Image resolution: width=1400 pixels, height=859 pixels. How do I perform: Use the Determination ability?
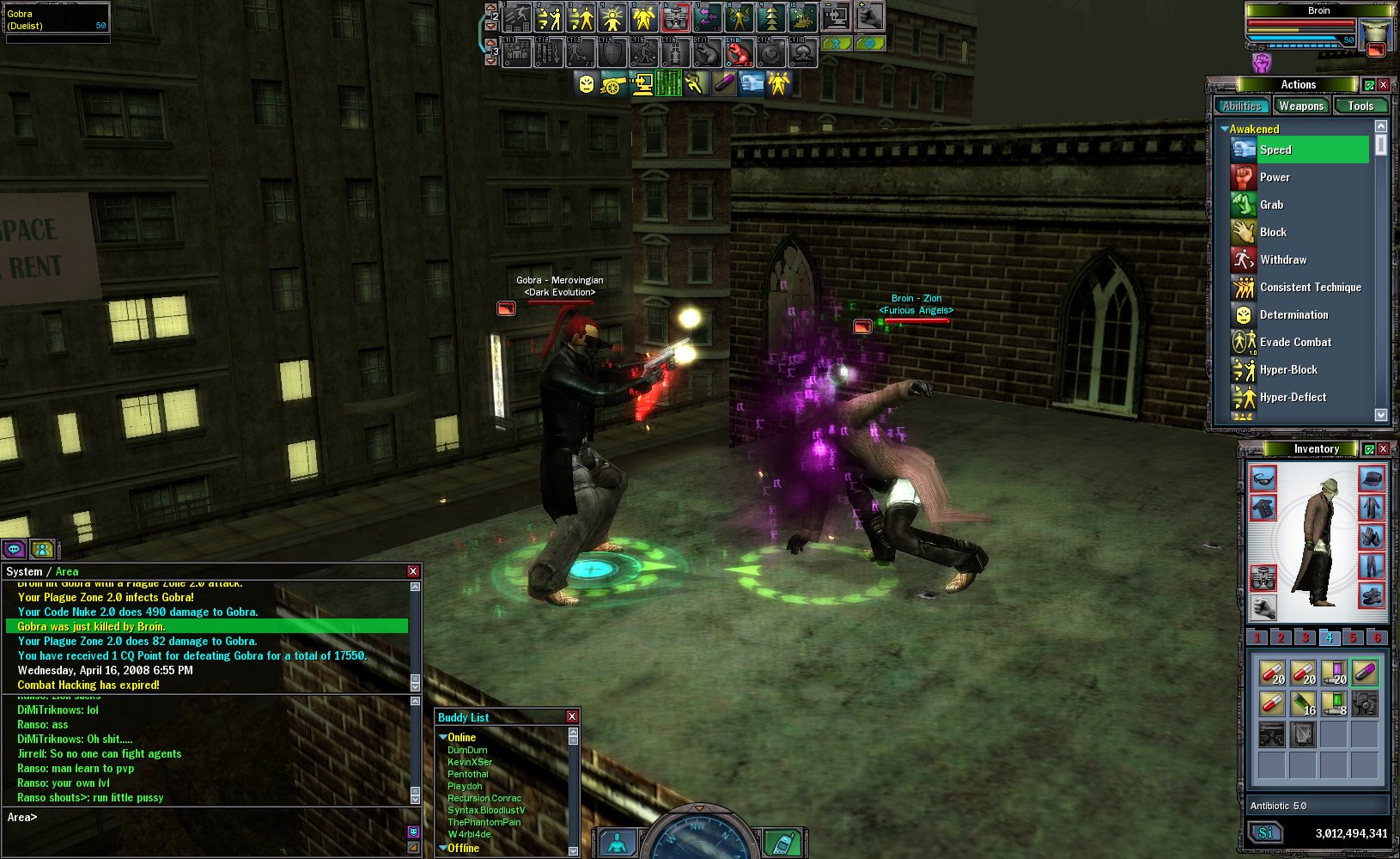1293,314
